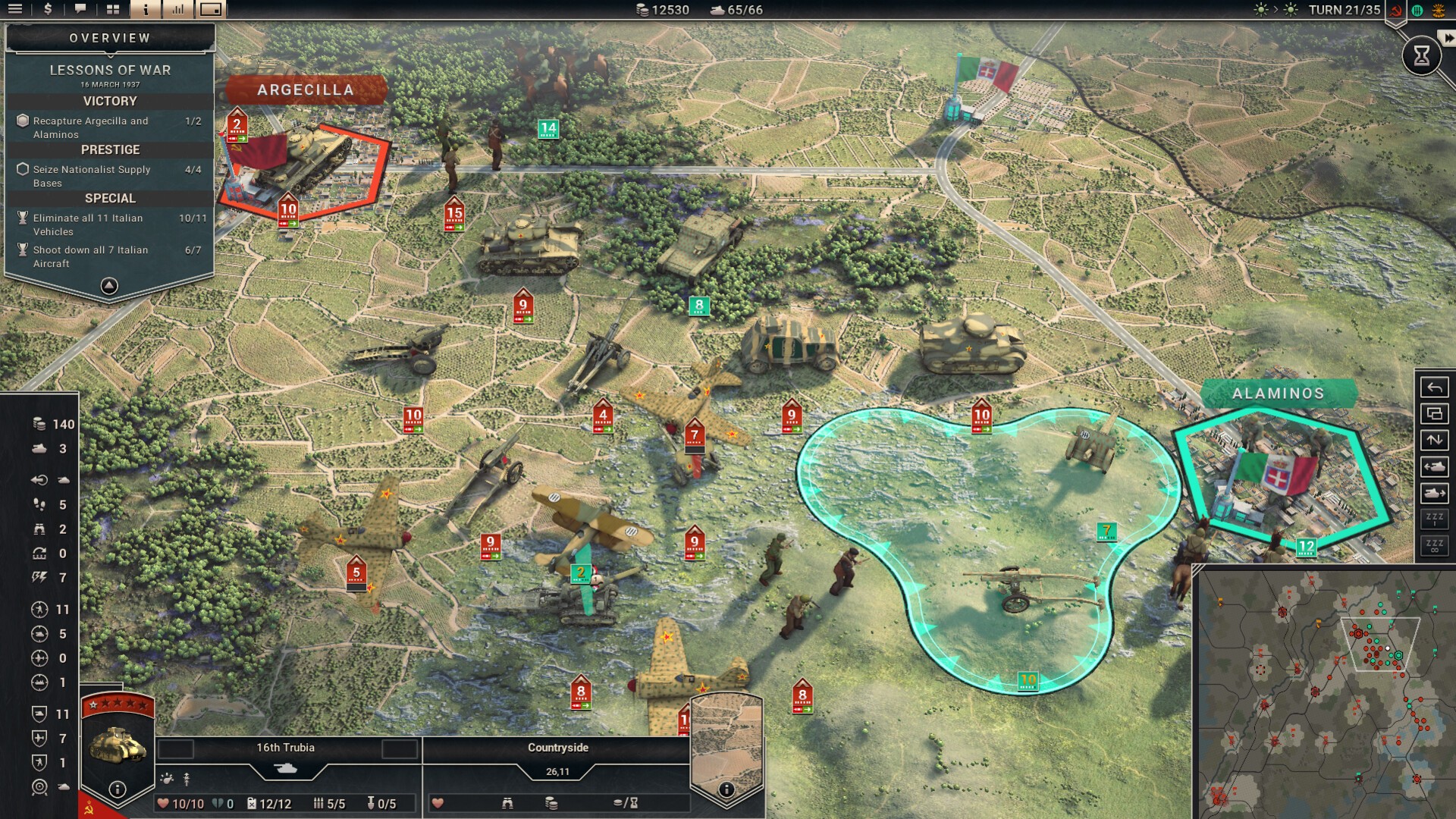The height and width of the screenshot is (819, 1456).
Task: Select the next unit tank icon
Action: 1434,493
